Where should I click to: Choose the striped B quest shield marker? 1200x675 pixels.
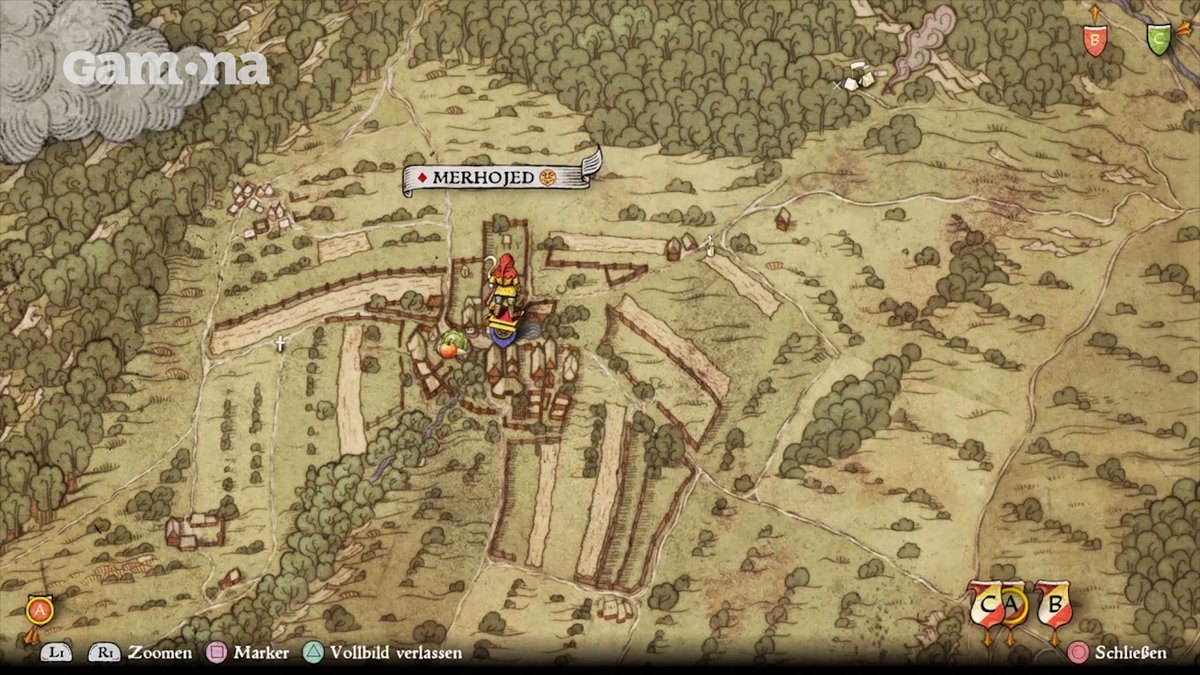(x=1053, y=603)
